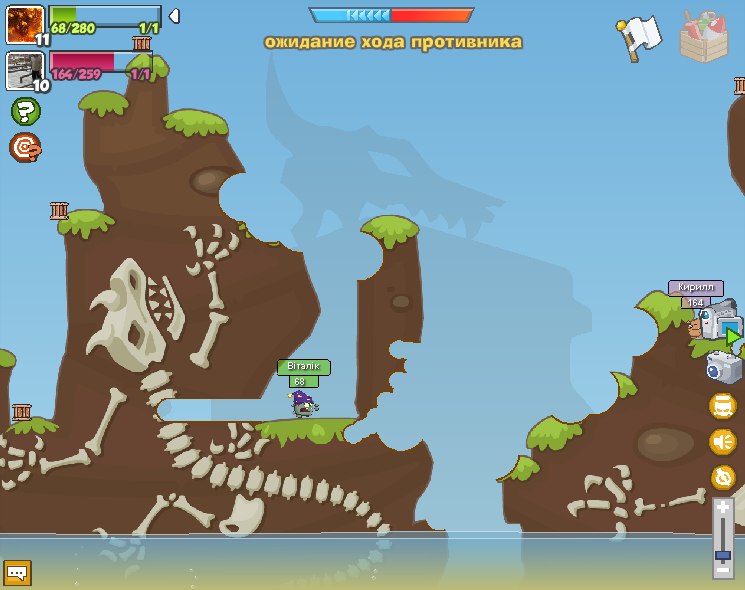Select the opponent's grey avatar portrait
Screen dimensions: 745x590
pyautogui.click(x=24, y=70)
